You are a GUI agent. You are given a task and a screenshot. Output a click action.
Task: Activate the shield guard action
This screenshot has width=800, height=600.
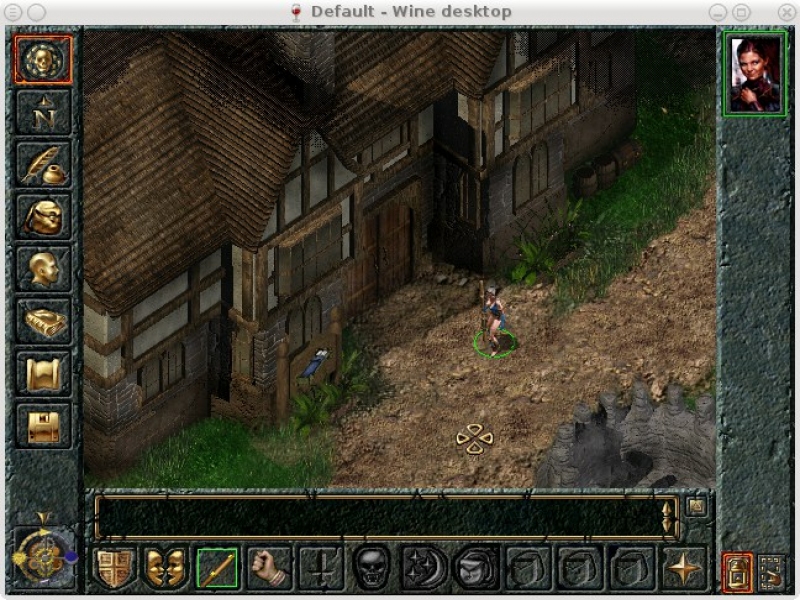click(114, 568)
